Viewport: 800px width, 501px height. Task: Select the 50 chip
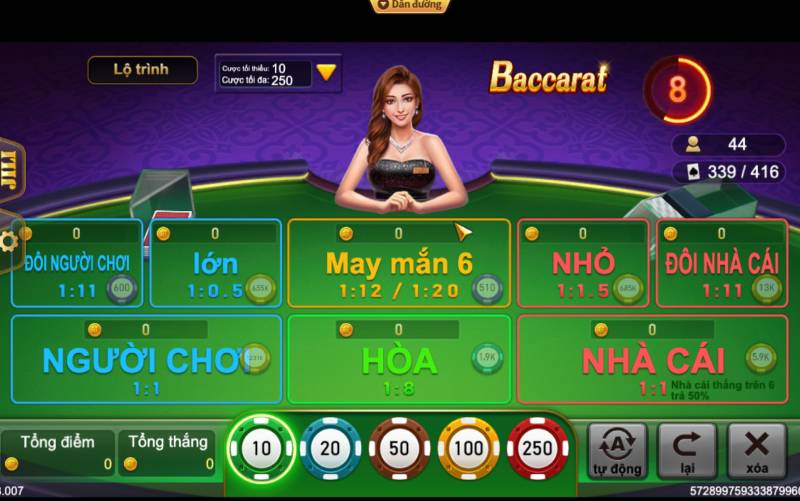399,449
